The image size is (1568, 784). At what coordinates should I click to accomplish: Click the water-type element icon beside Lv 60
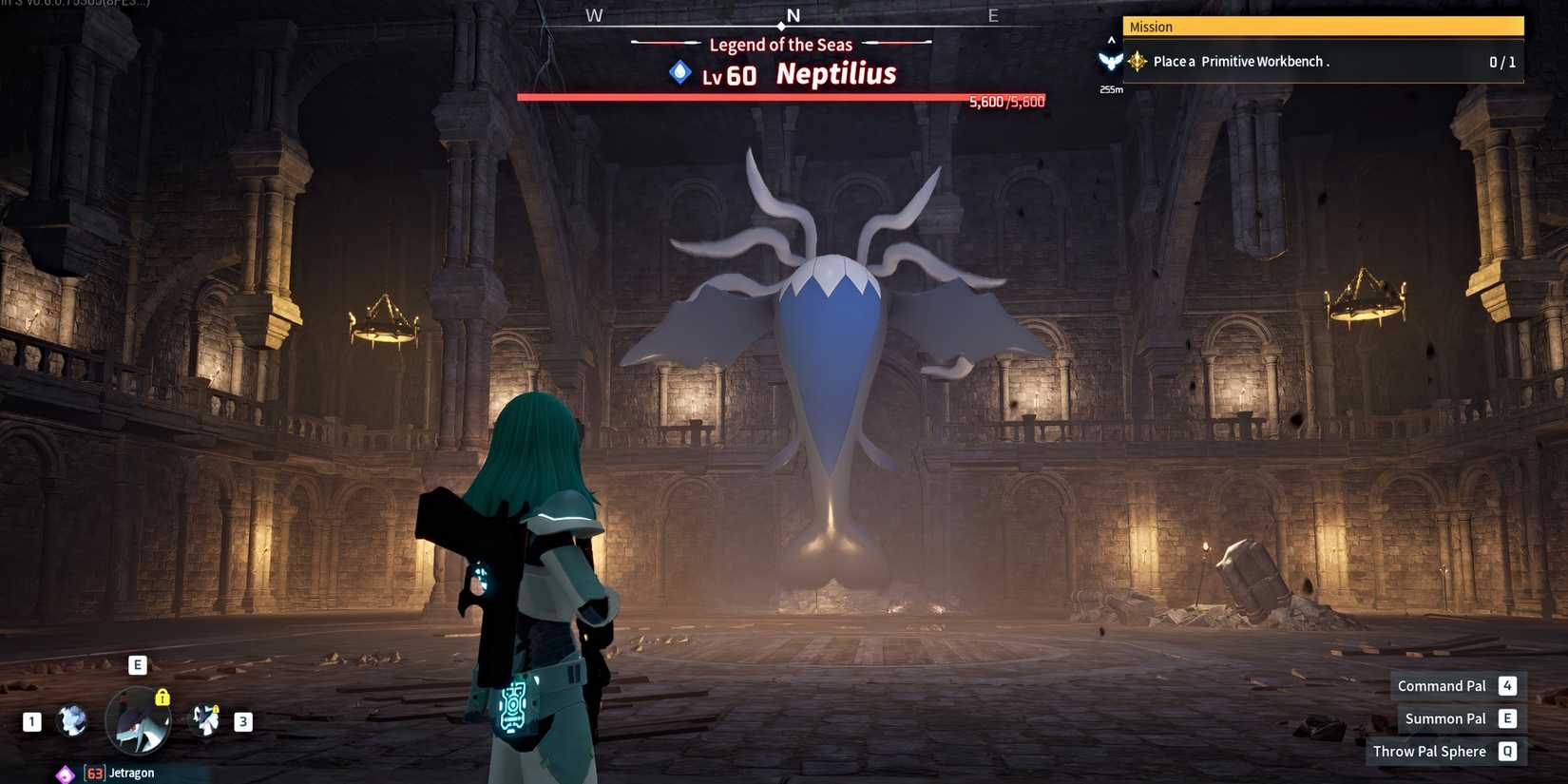coord(679,72)
